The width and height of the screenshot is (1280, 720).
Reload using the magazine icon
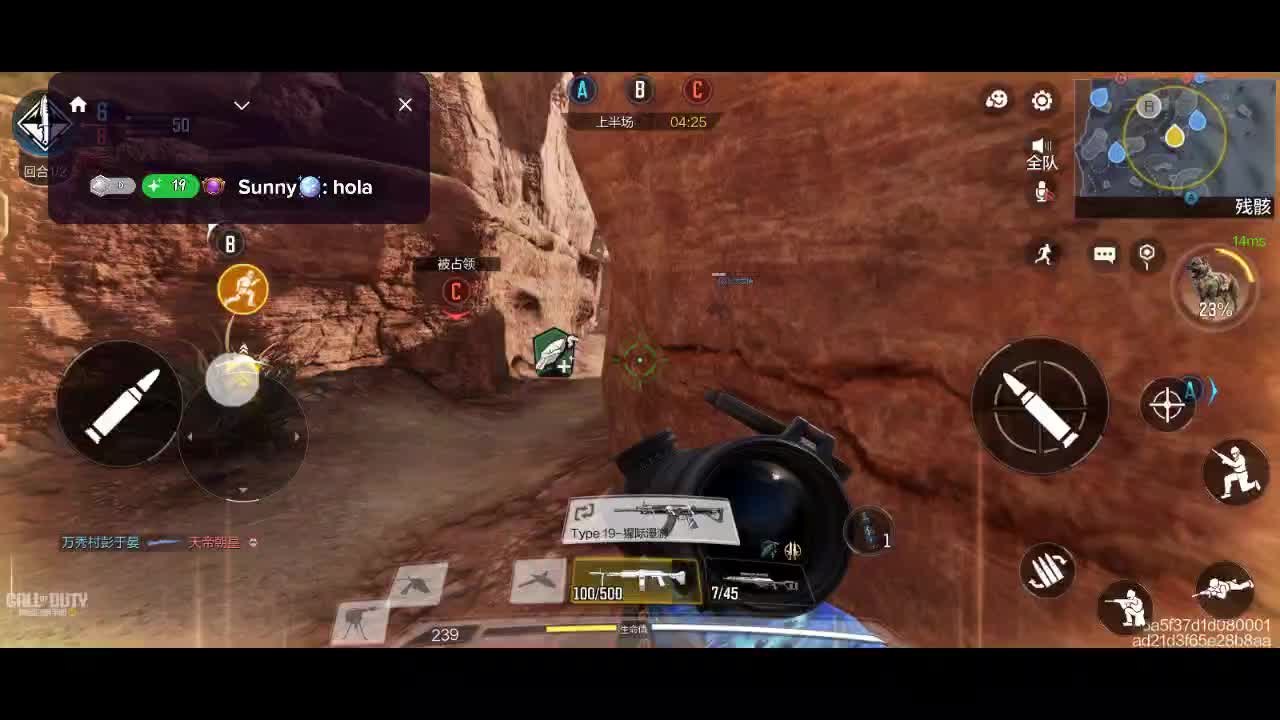tap(1047, 571)
